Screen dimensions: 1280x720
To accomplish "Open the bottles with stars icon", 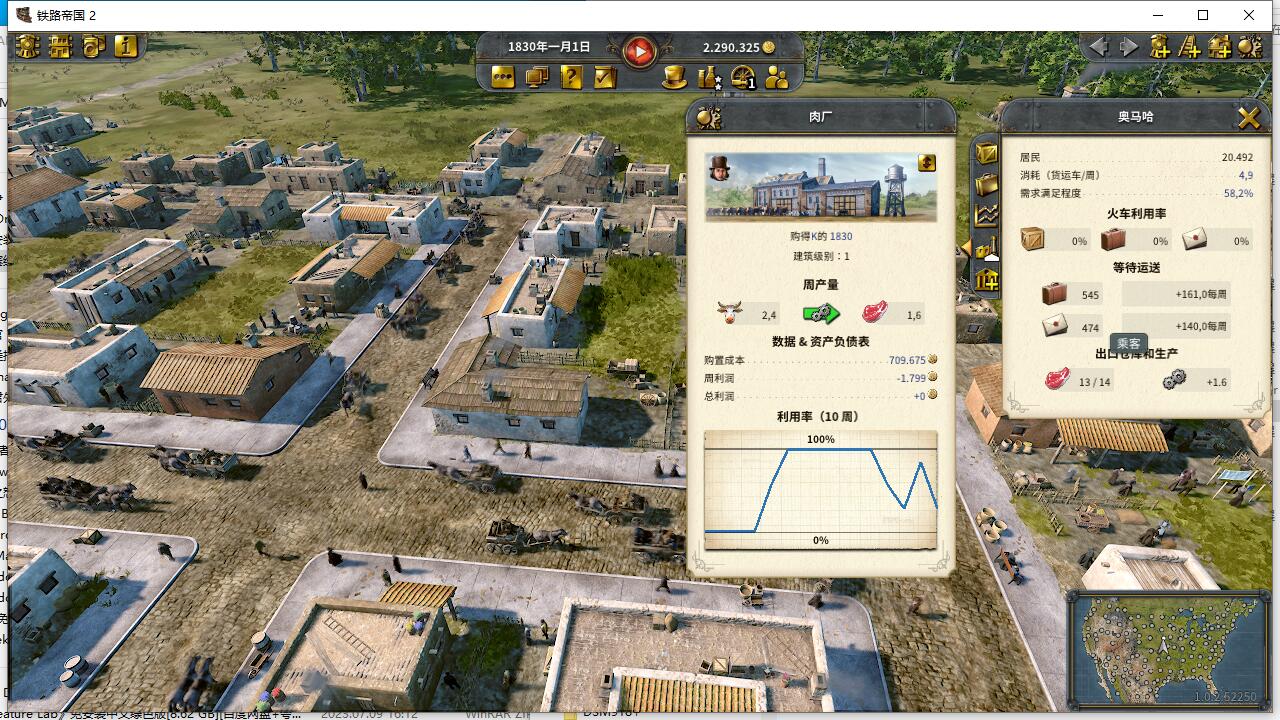I will pos(709,77).
